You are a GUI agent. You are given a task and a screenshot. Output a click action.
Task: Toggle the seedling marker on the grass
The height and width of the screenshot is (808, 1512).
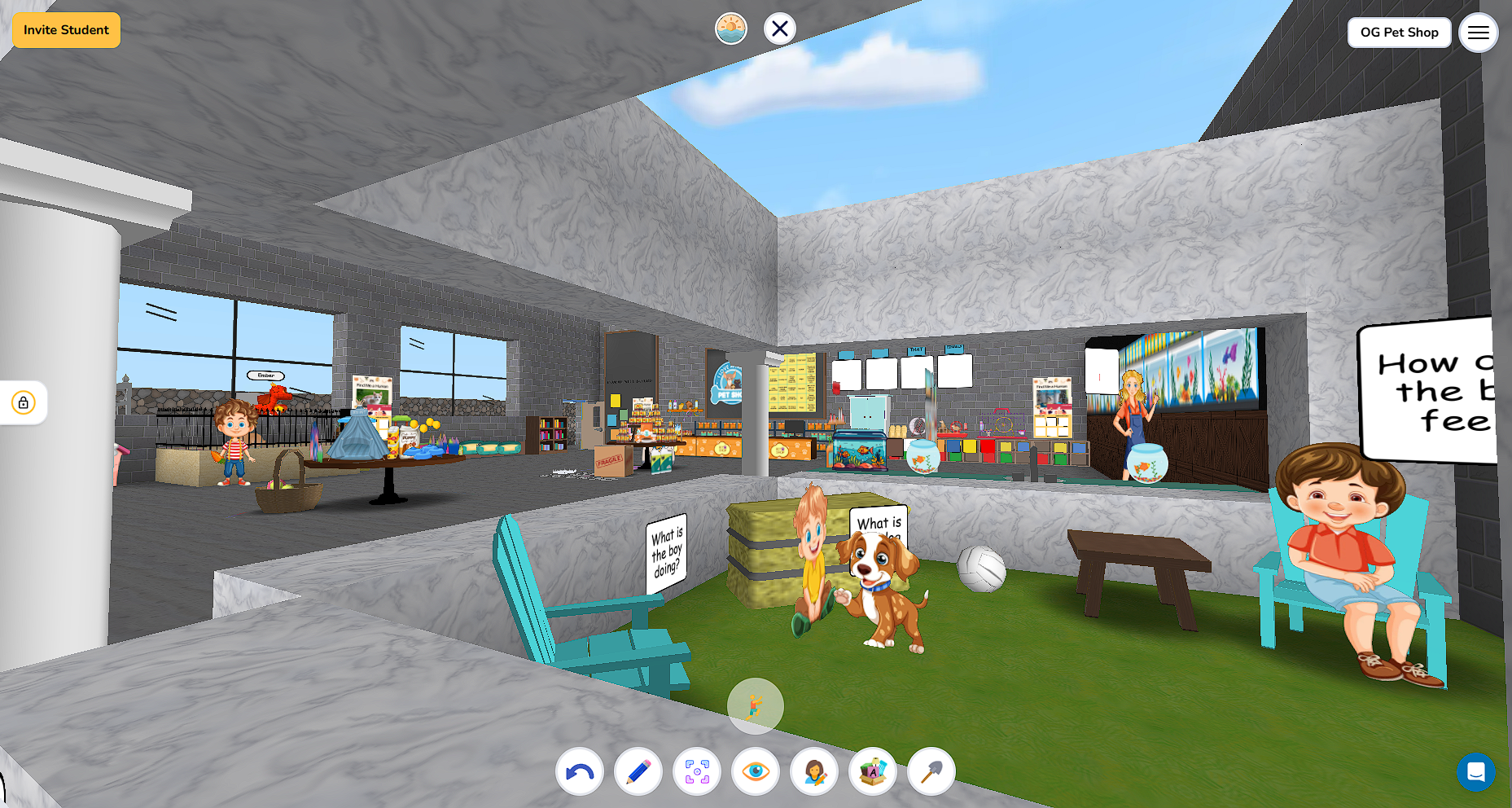pos(755,705)
